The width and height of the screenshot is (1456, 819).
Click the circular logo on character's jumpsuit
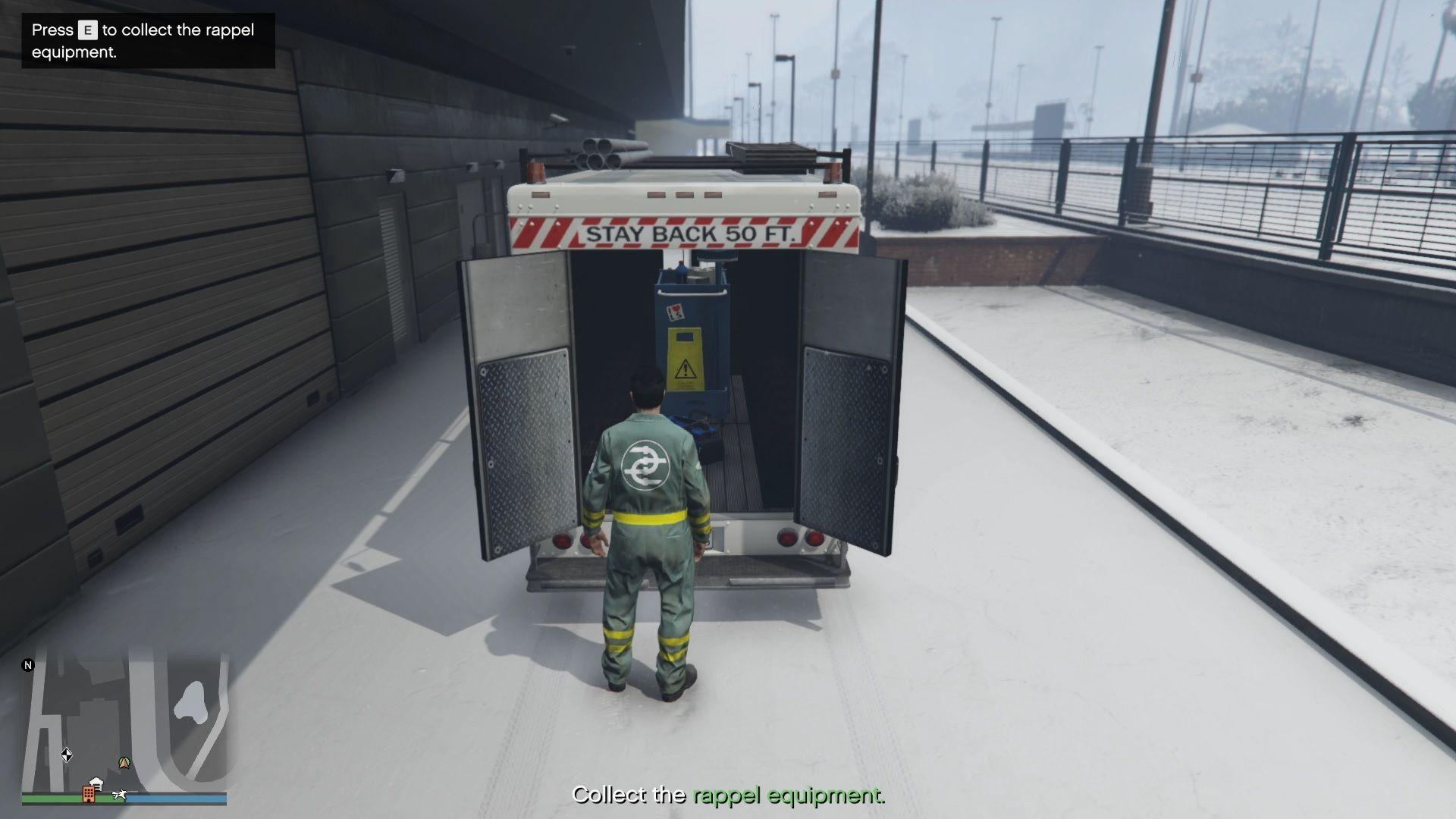coord(647,466)
